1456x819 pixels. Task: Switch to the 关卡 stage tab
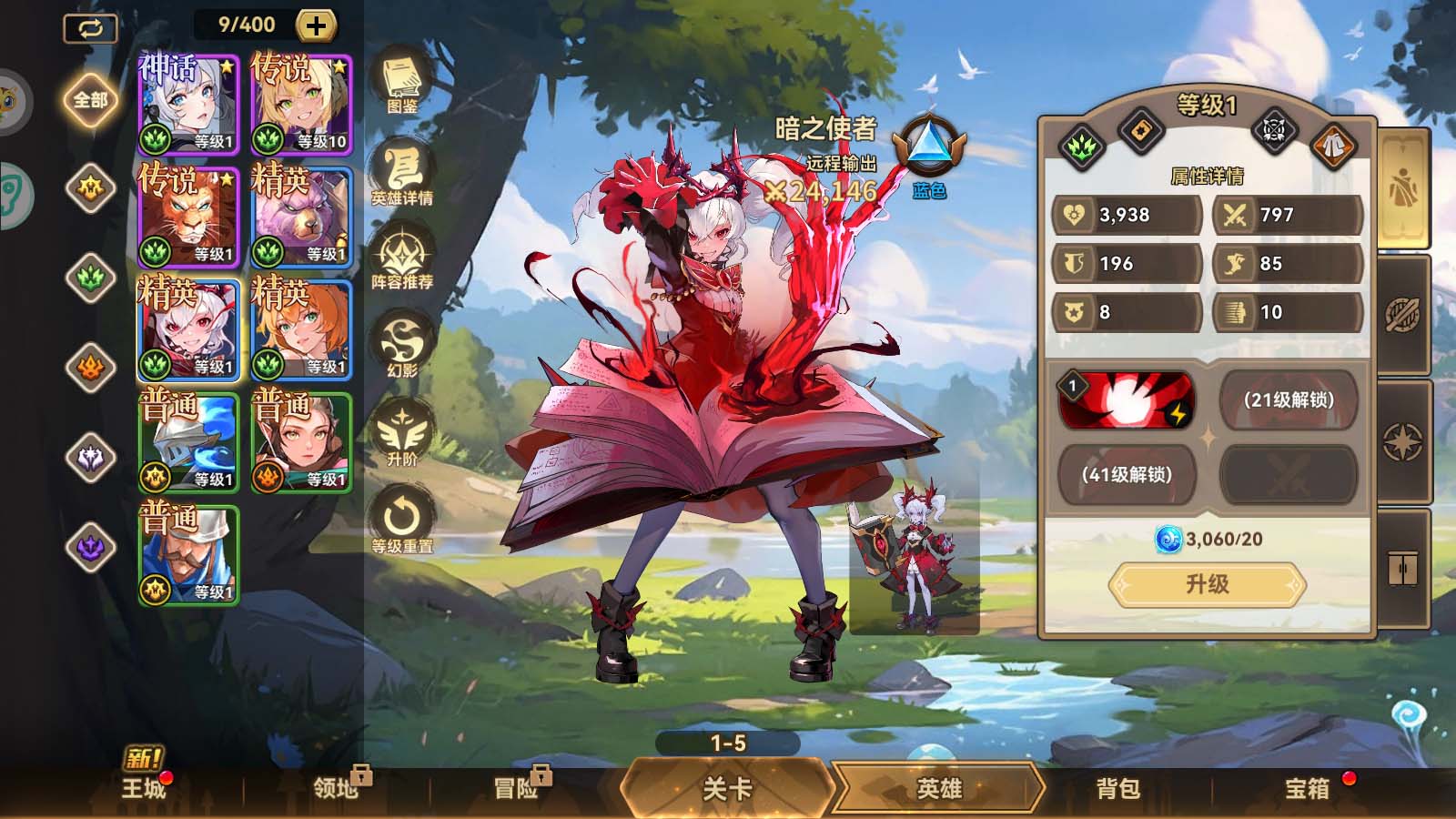point(727,787)
